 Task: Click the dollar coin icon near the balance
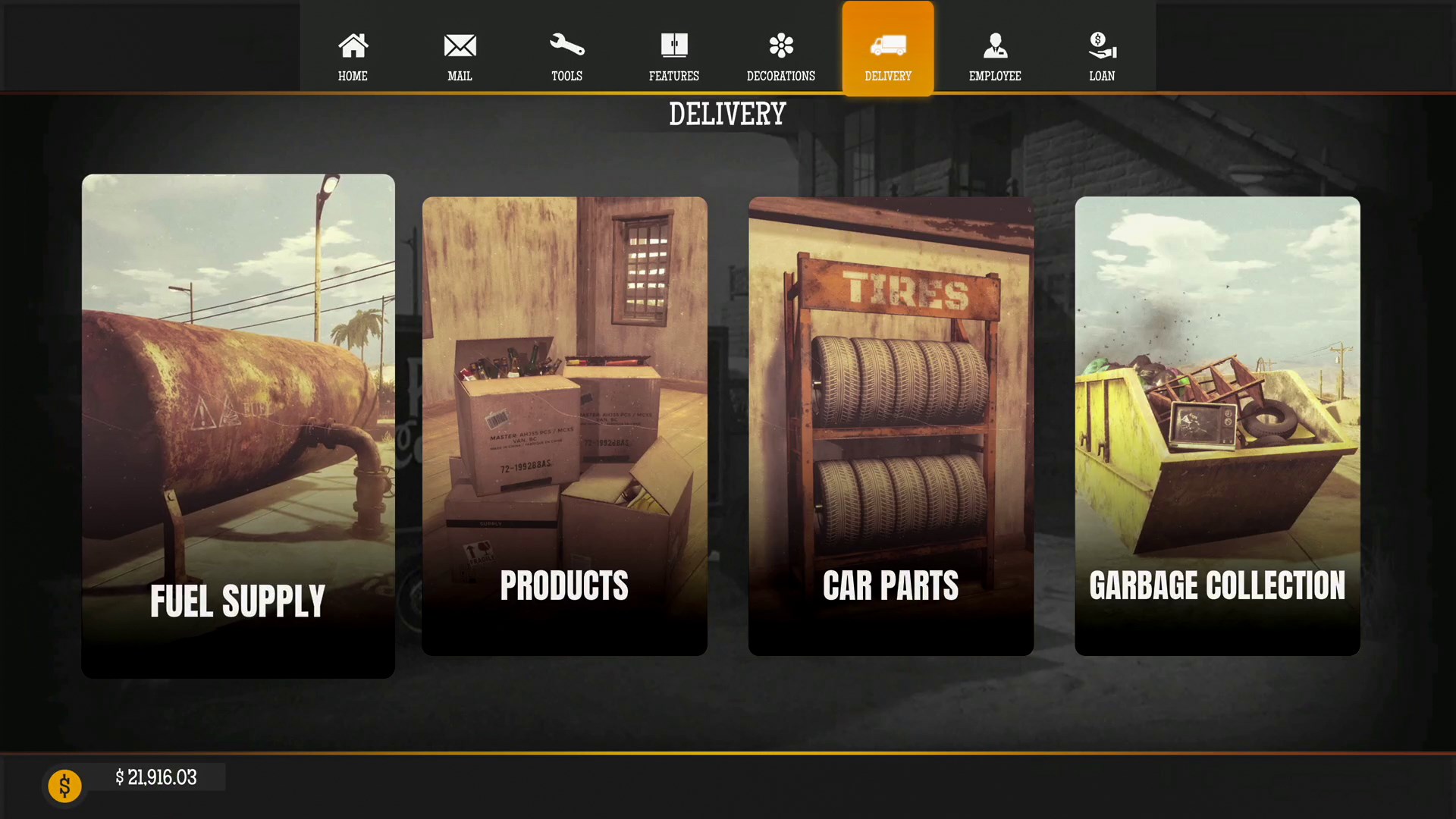pos(64,786)
